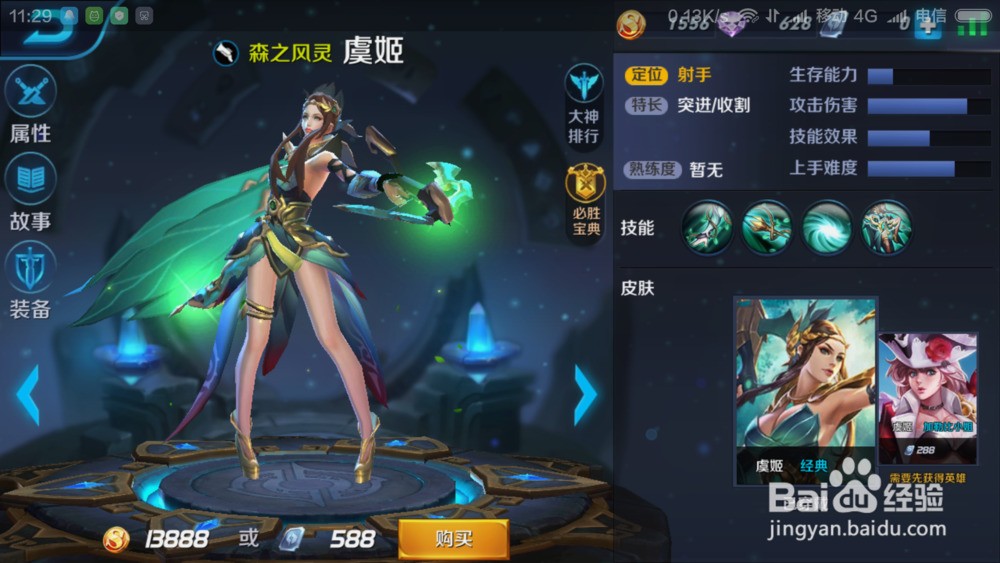Select the first skill icon beside 技能
This screenshot has height=563, width=1000.
point(707,227)
